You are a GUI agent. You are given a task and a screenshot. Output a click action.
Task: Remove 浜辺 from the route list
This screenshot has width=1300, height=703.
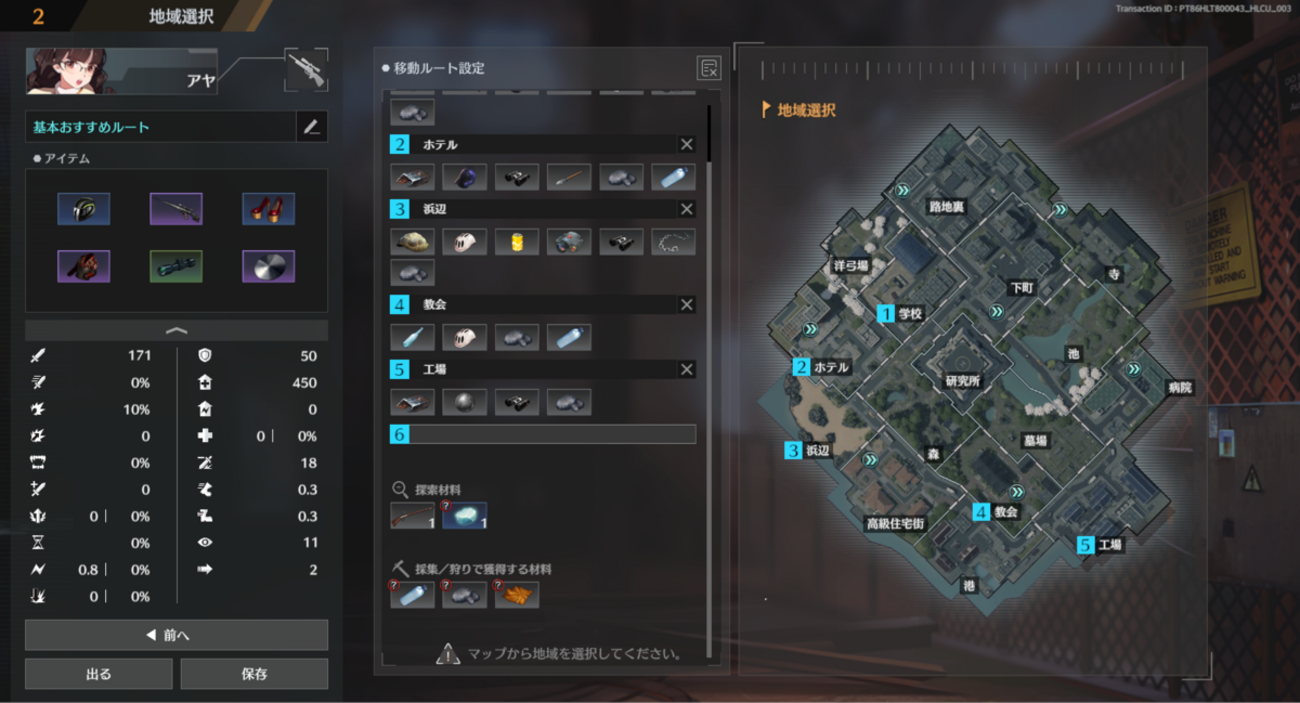[x=687, y=210]
